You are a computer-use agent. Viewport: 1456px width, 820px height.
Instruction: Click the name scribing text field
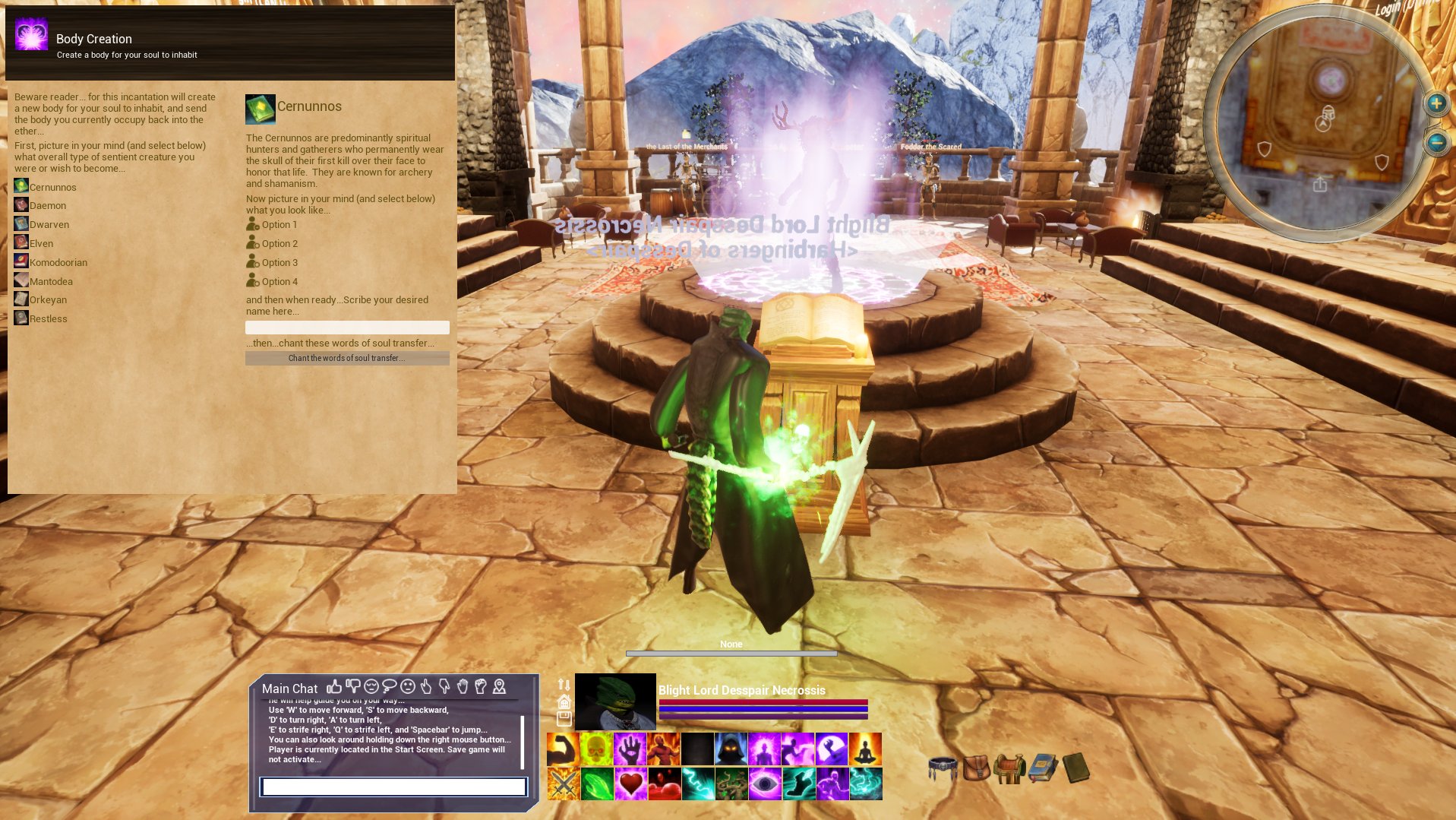346,327
